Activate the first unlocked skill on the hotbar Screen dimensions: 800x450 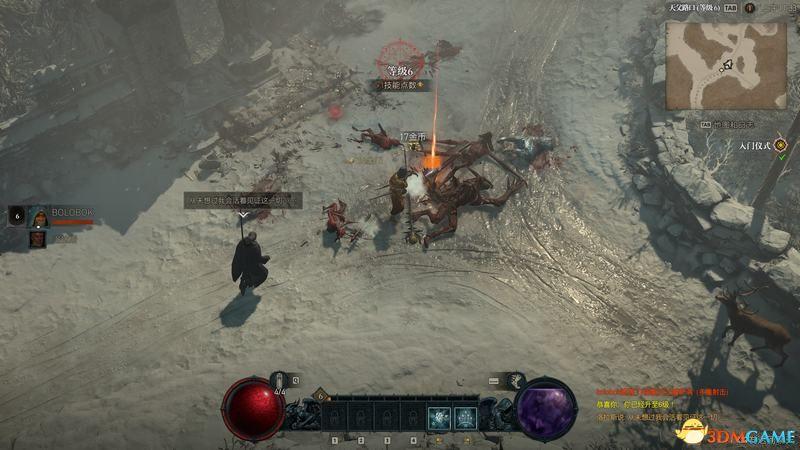tap(437, 417)
